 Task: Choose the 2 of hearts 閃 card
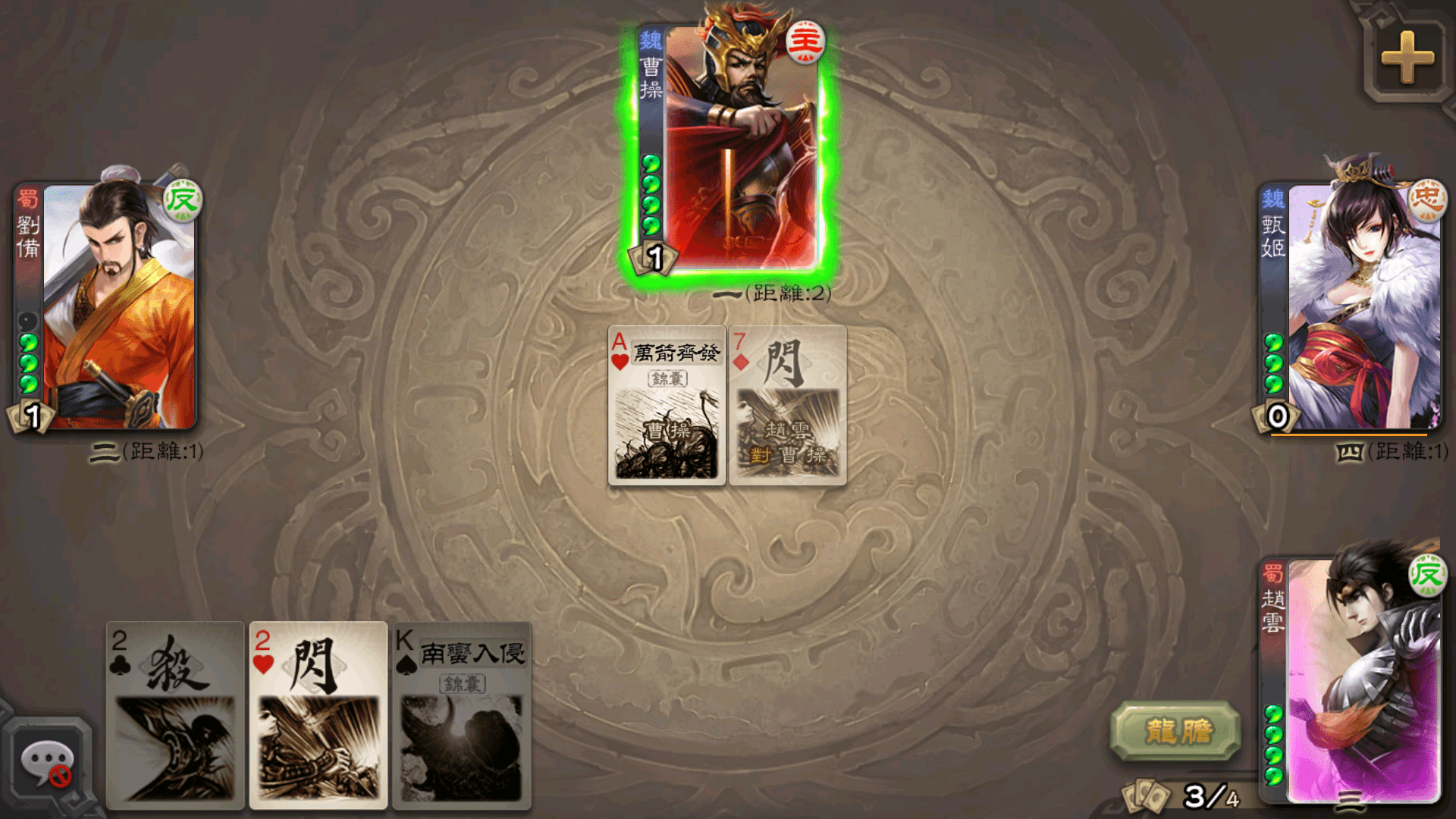318,714
